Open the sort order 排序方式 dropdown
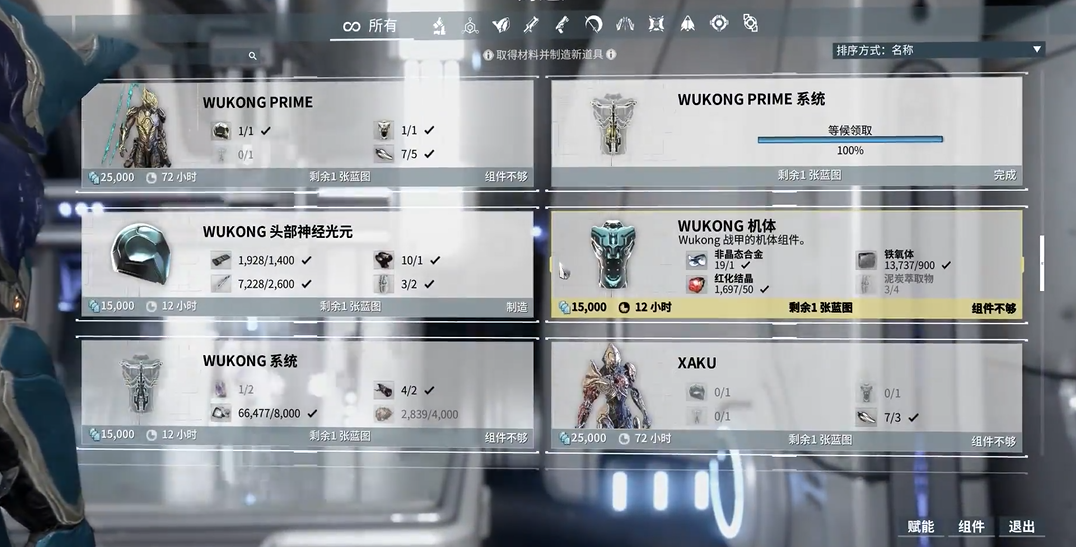Screen dimensions: 1076x547 point(938,49)
